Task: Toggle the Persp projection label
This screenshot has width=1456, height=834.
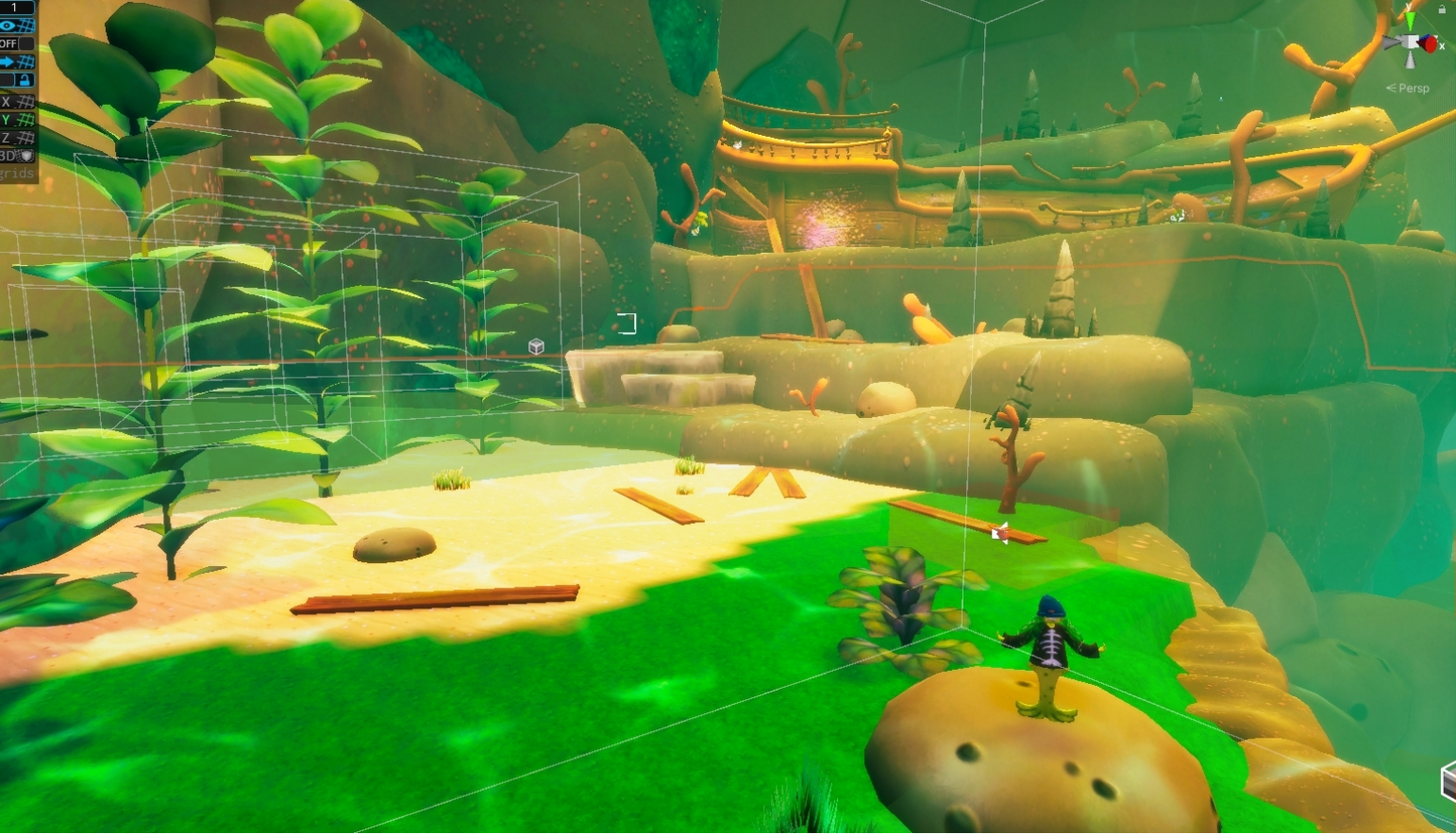Action: coord(1413,88)
